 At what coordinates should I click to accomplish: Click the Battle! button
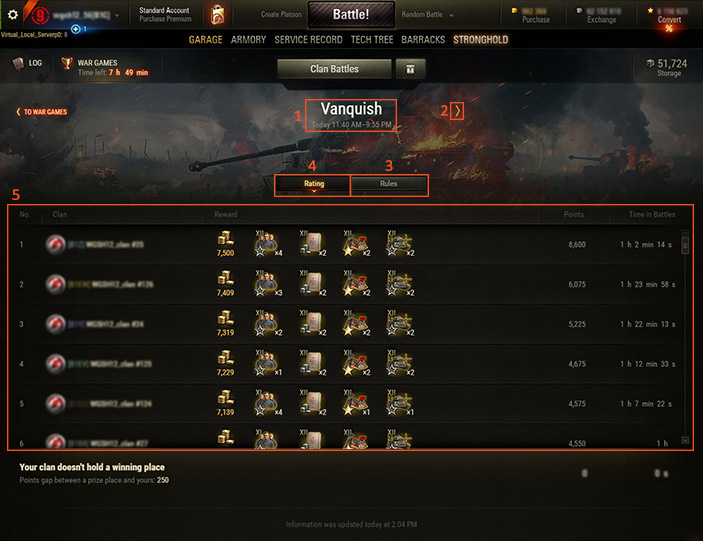click(x=352, y=15)
